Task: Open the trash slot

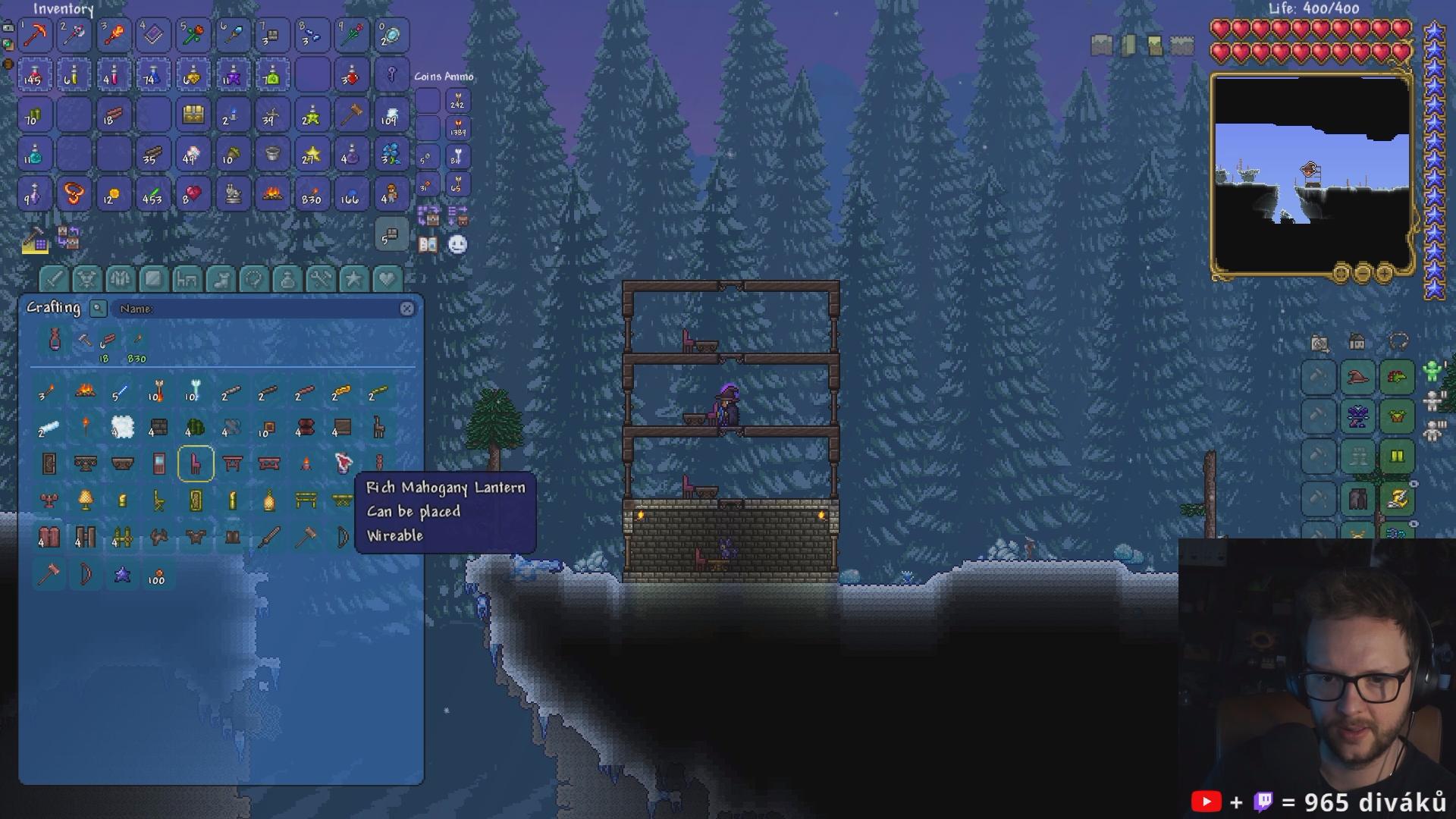Action: [391, 236]
